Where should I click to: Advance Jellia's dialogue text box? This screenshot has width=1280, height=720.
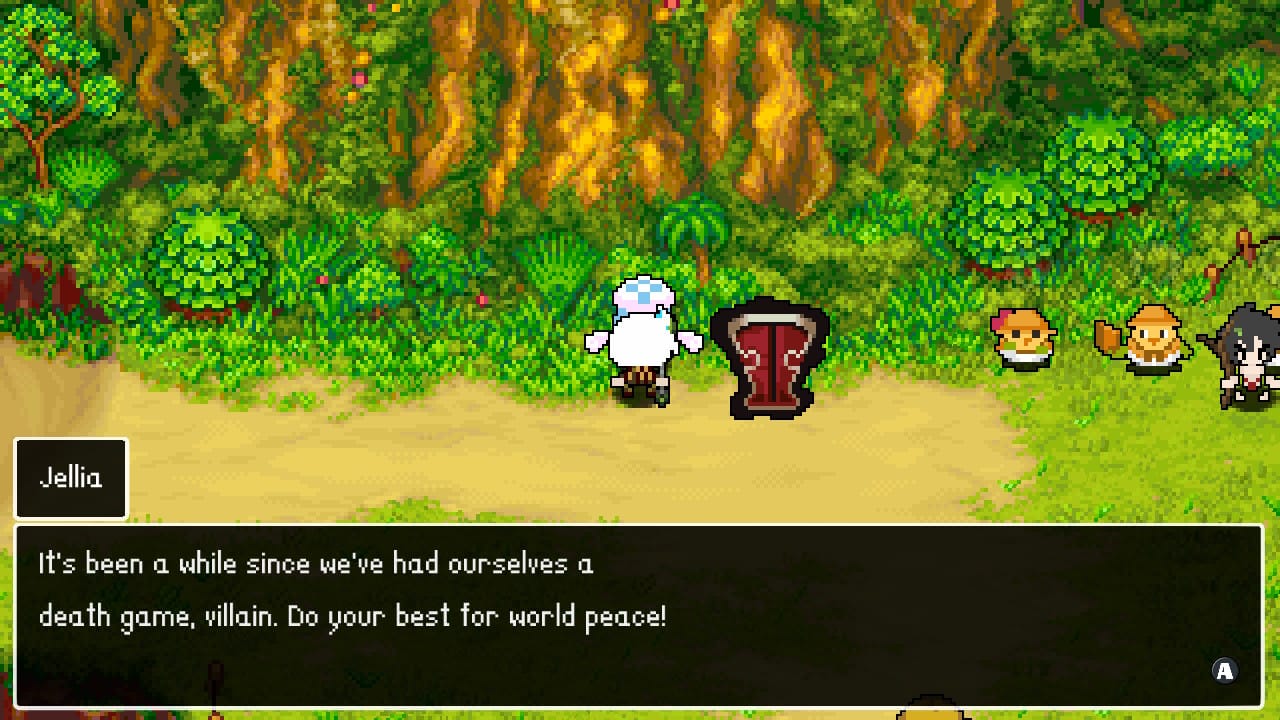(x=1224, y=671)
